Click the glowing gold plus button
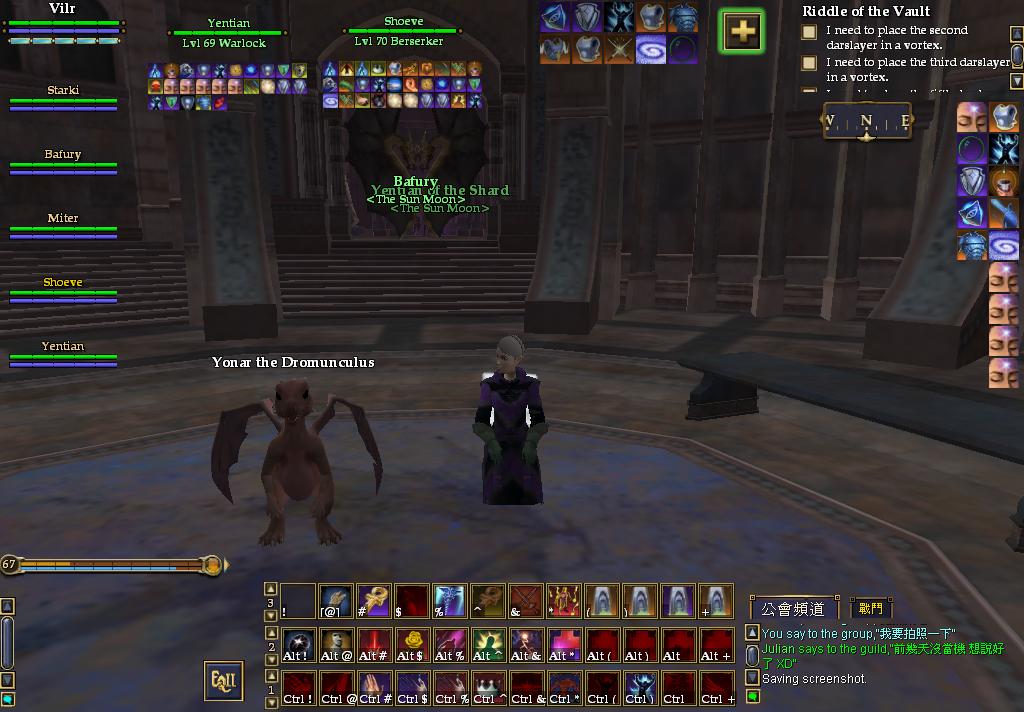1024x712 pixels. point(741,32)
